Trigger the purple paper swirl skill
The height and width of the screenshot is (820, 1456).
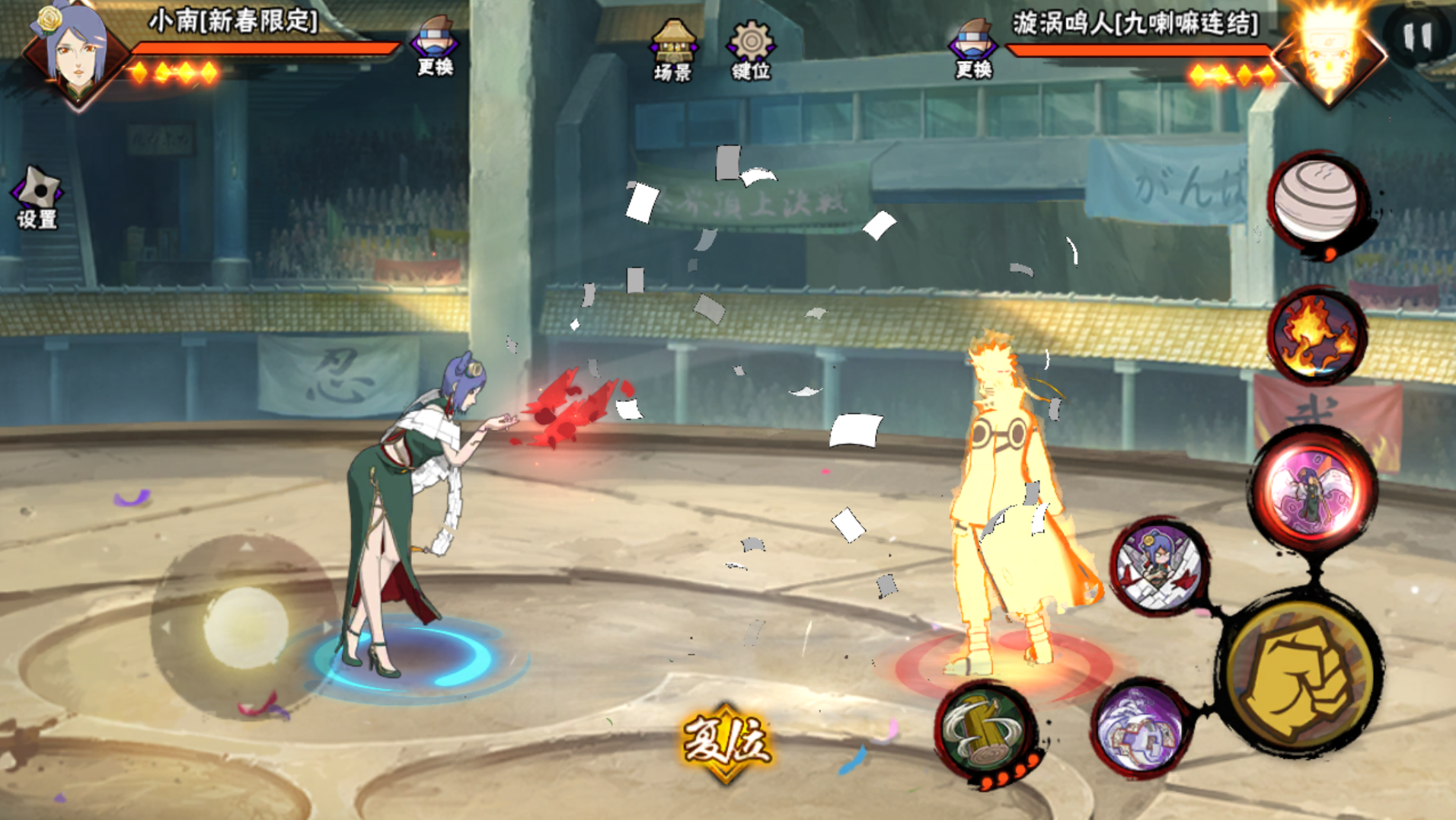(1139, 729)
